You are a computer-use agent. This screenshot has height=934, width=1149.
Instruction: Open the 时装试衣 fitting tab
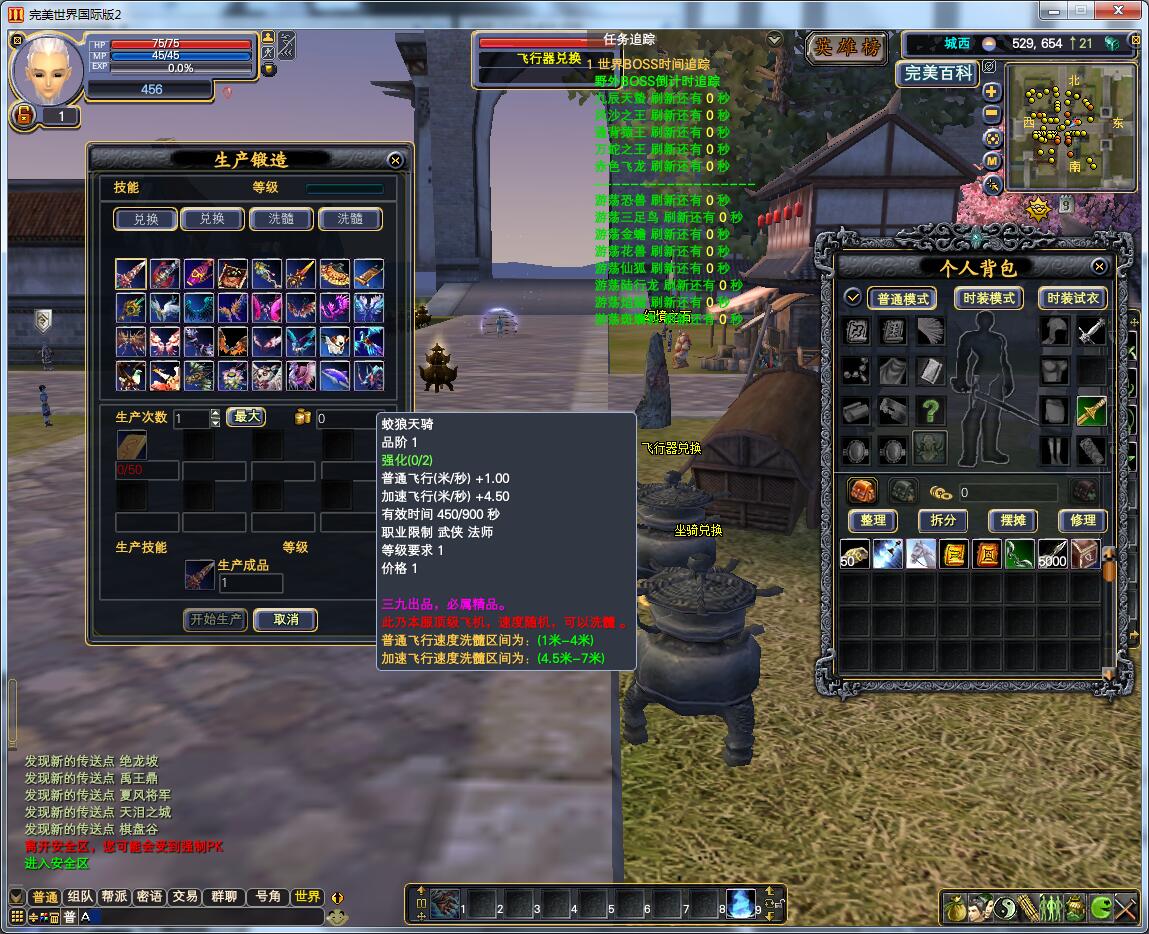coord(1072,299)
